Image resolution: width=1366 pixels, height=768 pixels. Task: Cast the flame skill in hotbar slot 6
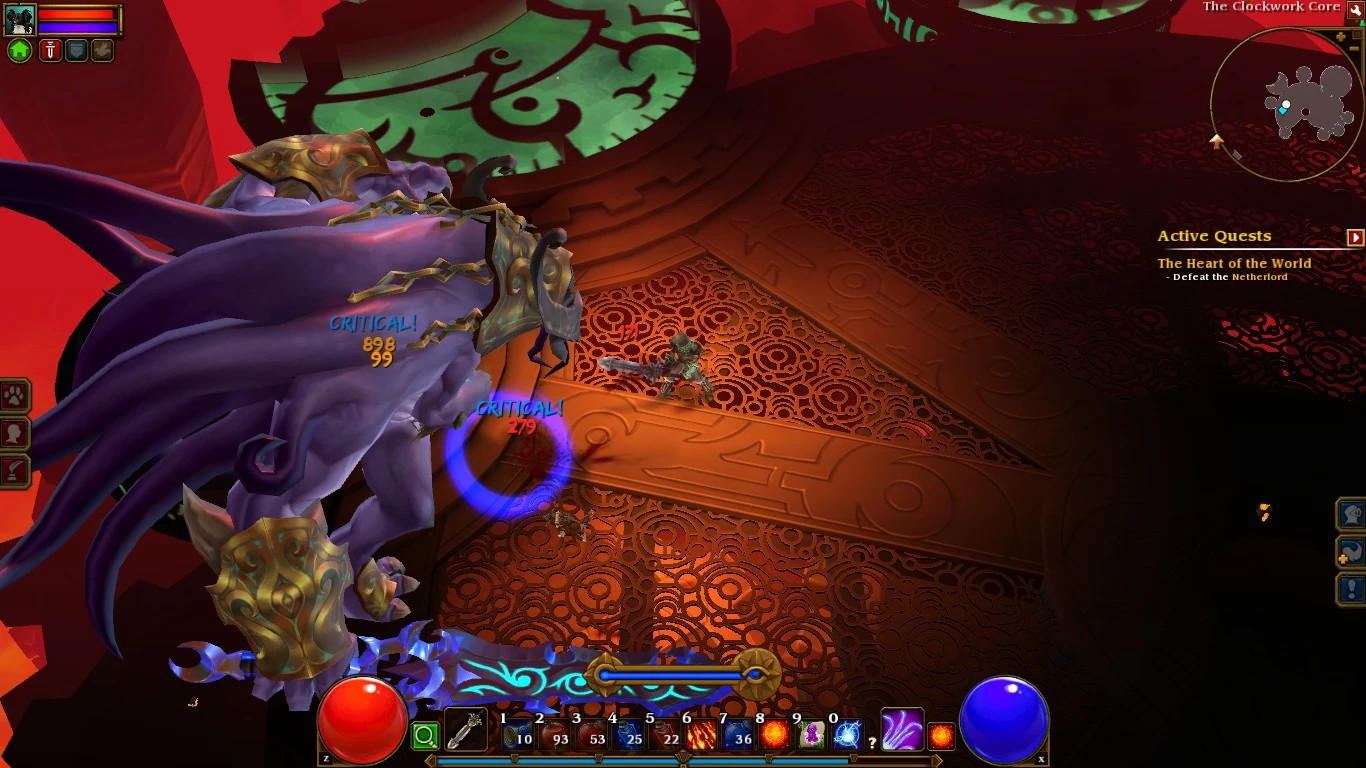(x=700, y=734)
